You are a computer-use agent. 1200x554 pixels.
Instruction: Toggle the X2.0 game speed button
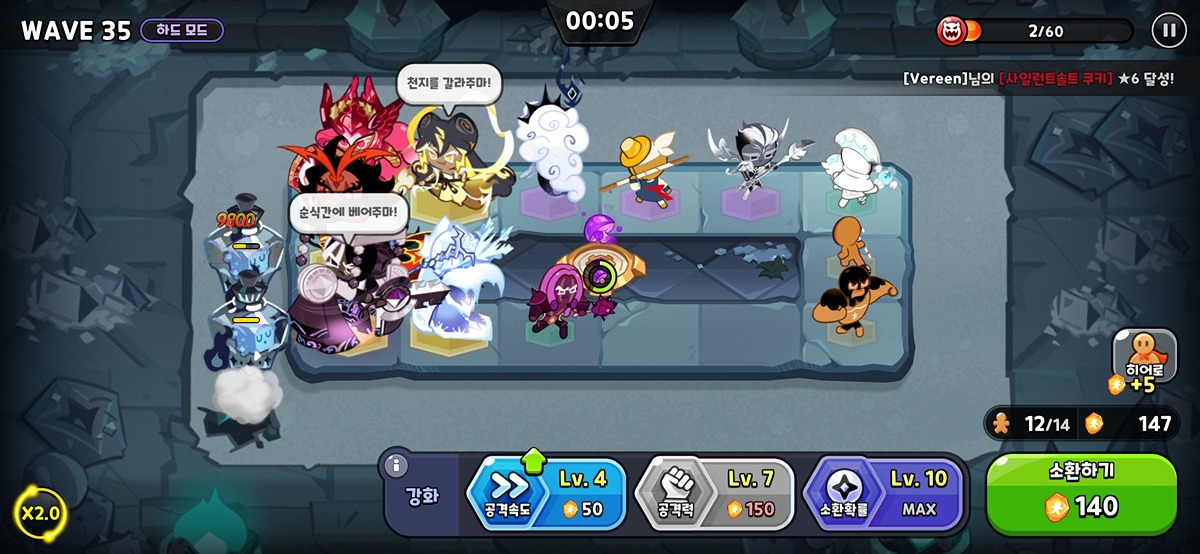[39, 514]
